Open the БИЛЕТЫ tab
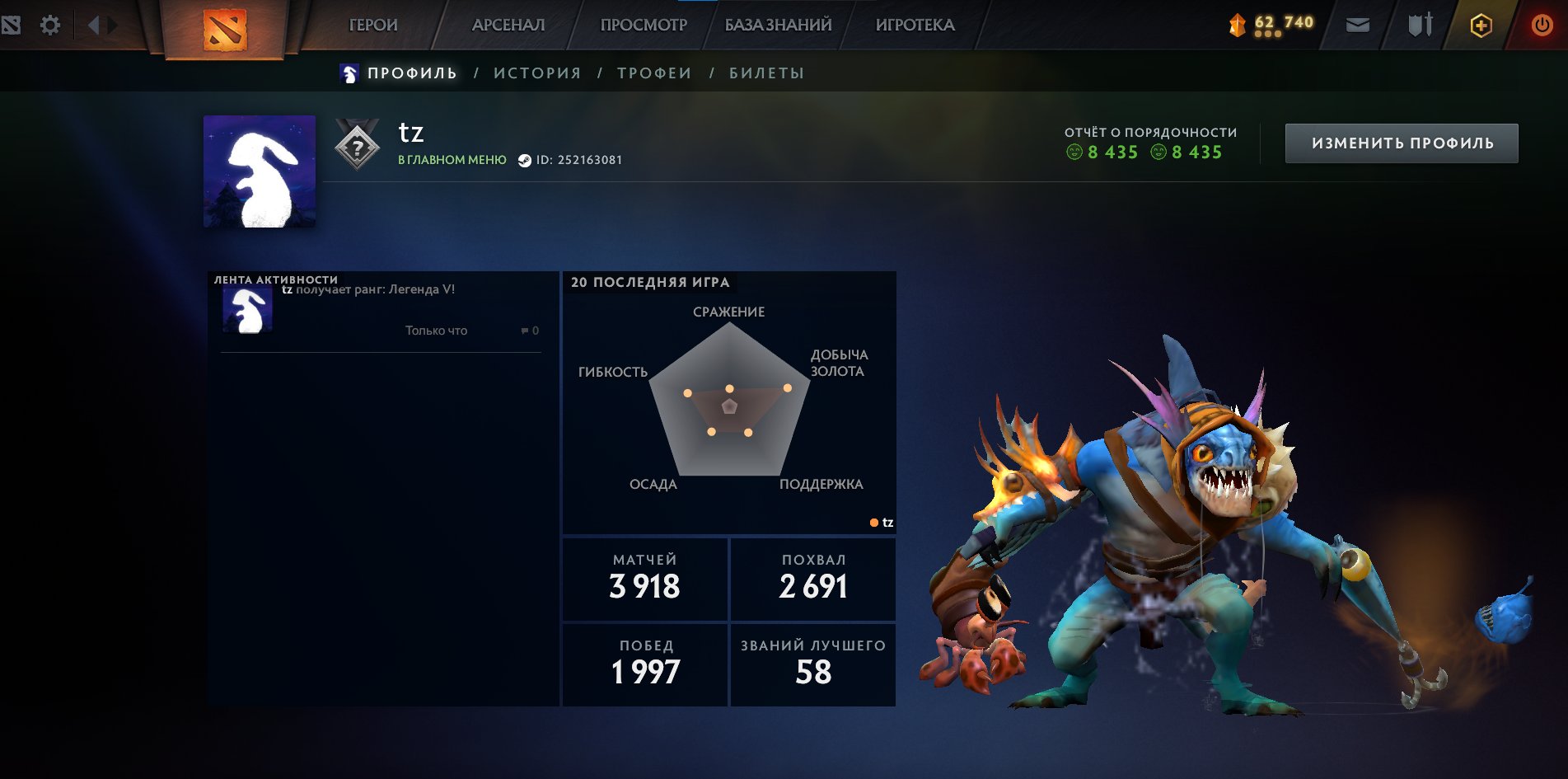The width and height of the screenshot is (1568, 779). (x=765, y=73)
